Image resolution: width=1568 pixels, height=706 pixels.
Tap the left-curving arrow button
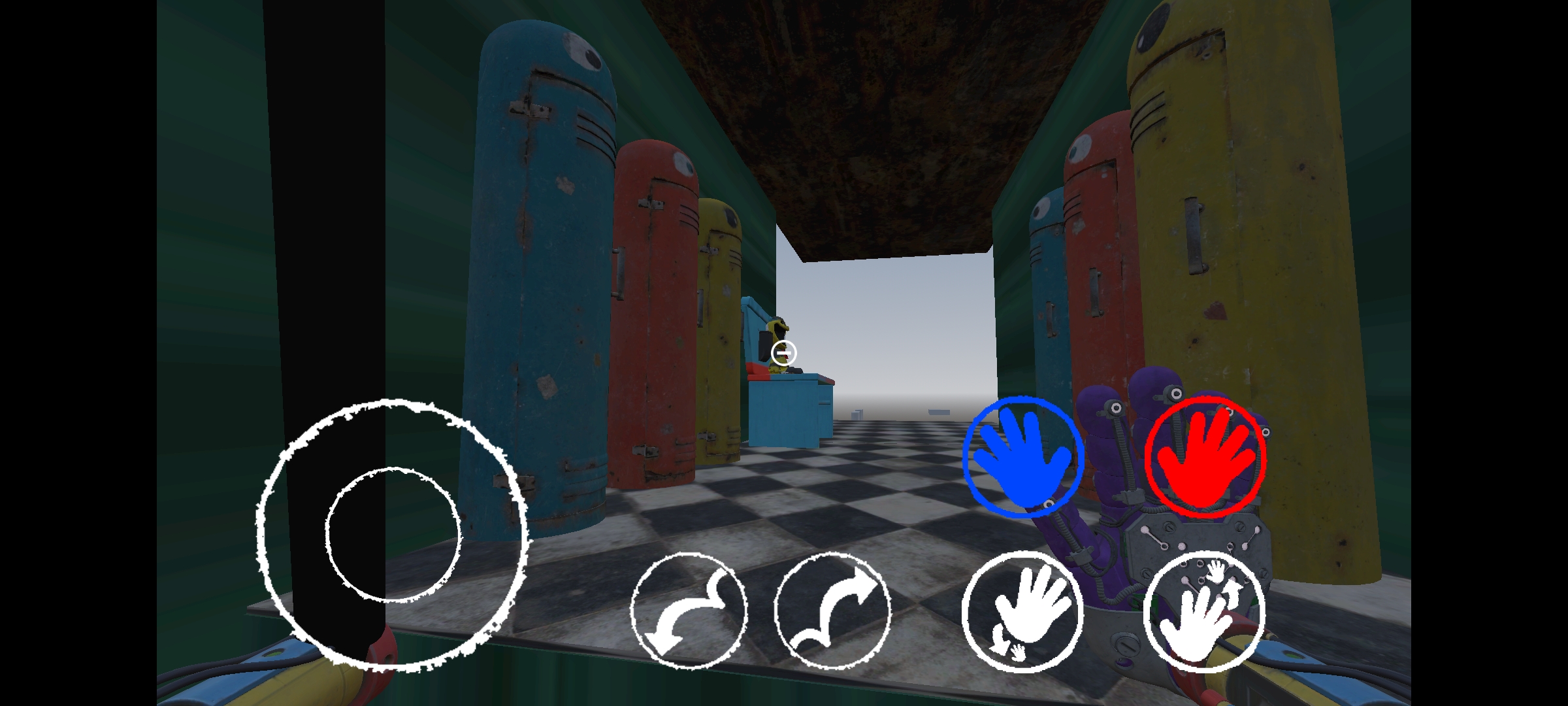pyautogui.click(x=689, y=610)
